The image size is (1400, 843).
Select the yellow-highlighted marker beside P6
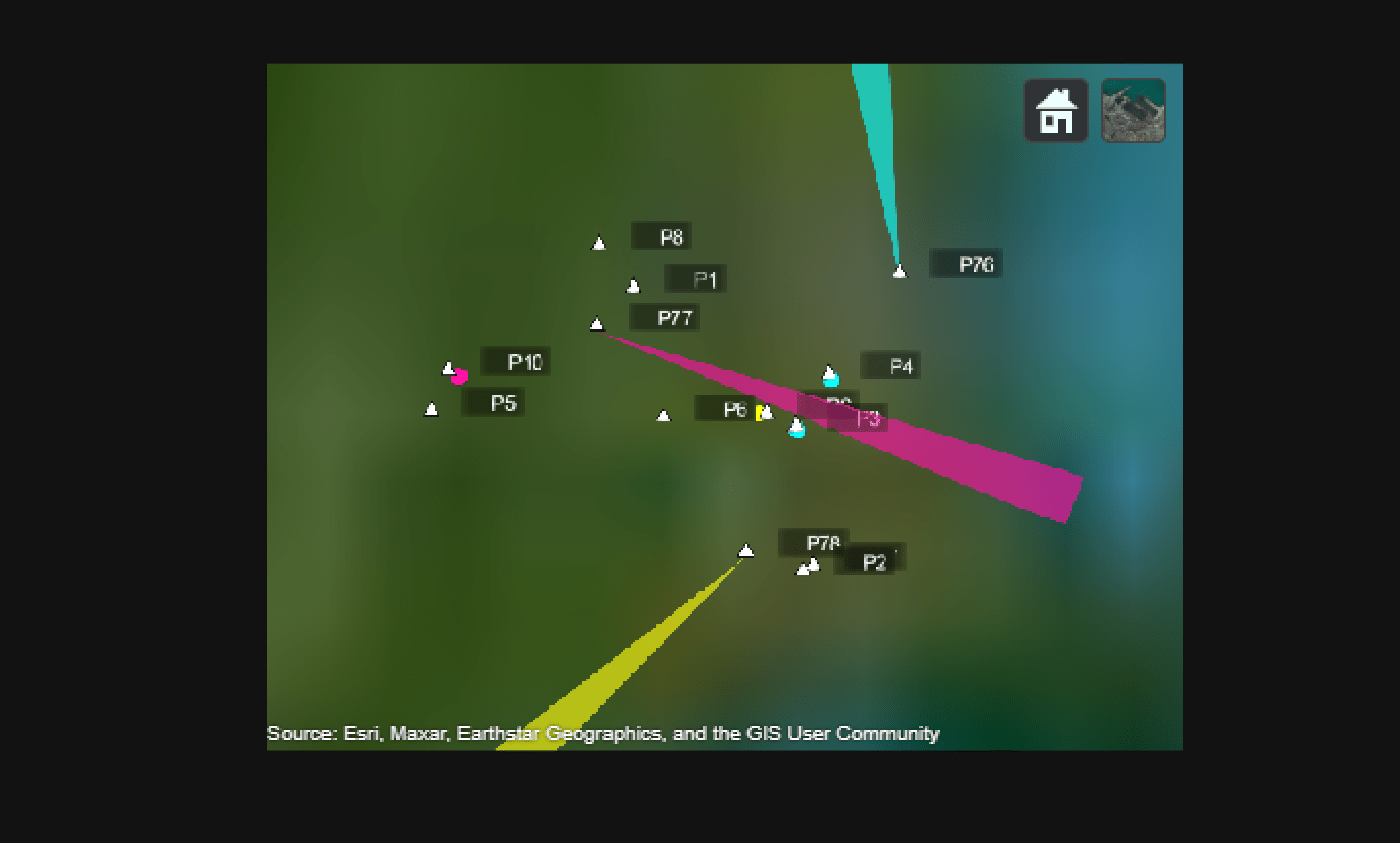(x=764, y=411)
